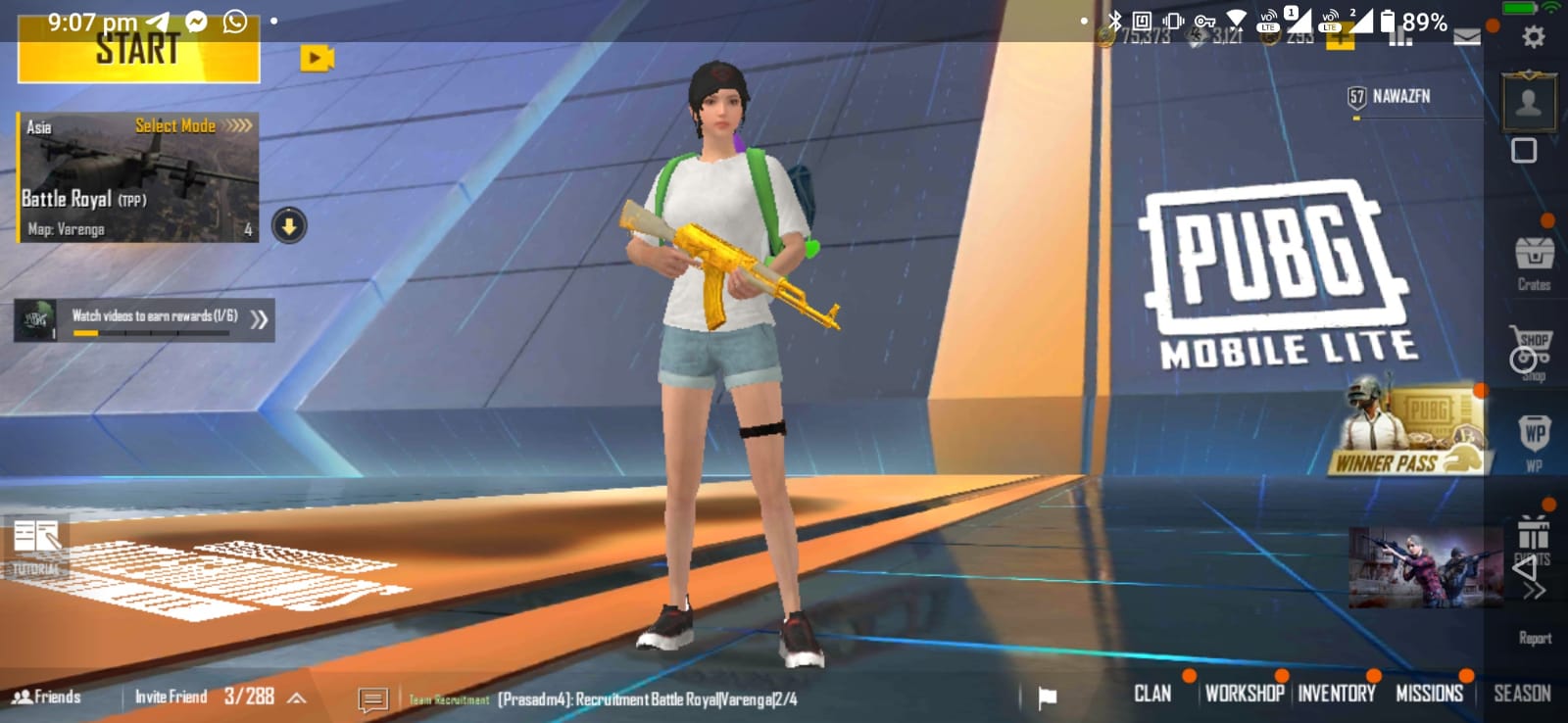The image size is (1568, 723).
Task: Open the video camera icon beside START
Action: click(316, 59)
